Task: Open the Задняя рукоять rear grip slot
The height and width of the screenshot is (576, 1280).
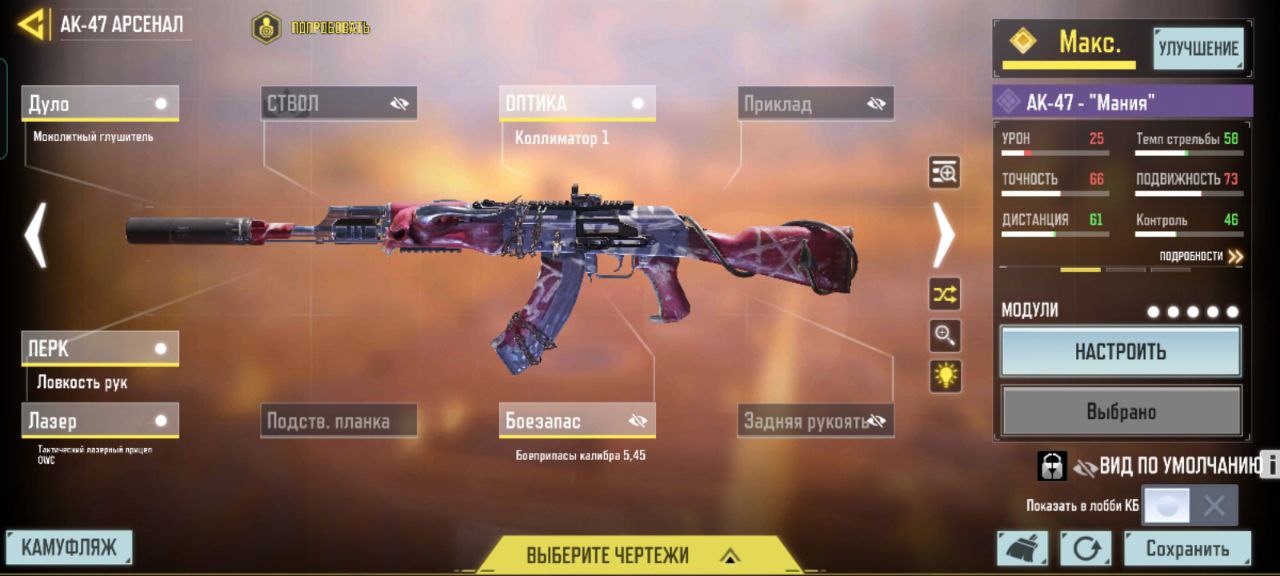Action: pyautogui.click(x=816, y=421)
